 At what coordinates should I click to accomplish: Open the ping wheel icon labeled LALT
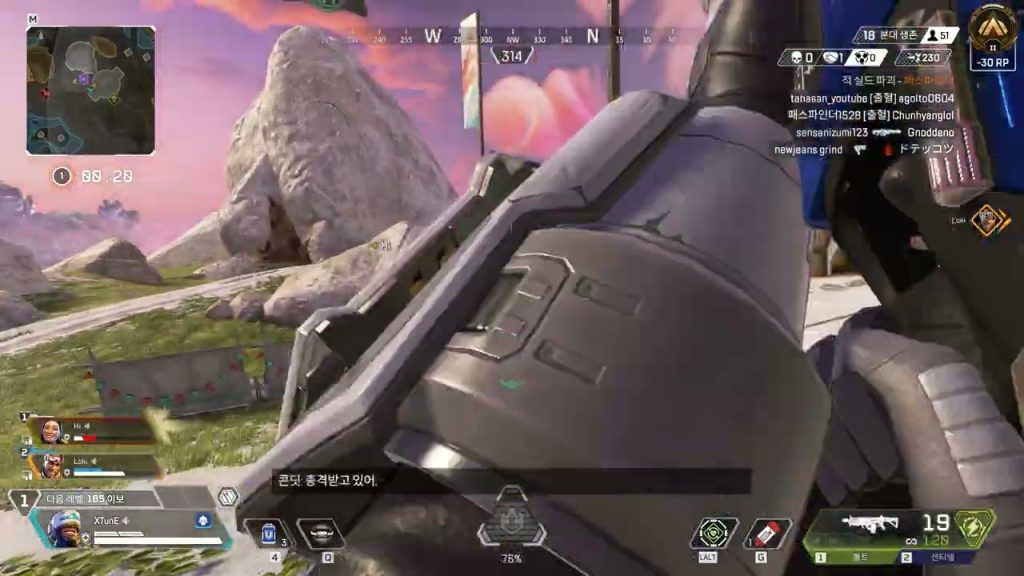[714, 533]
